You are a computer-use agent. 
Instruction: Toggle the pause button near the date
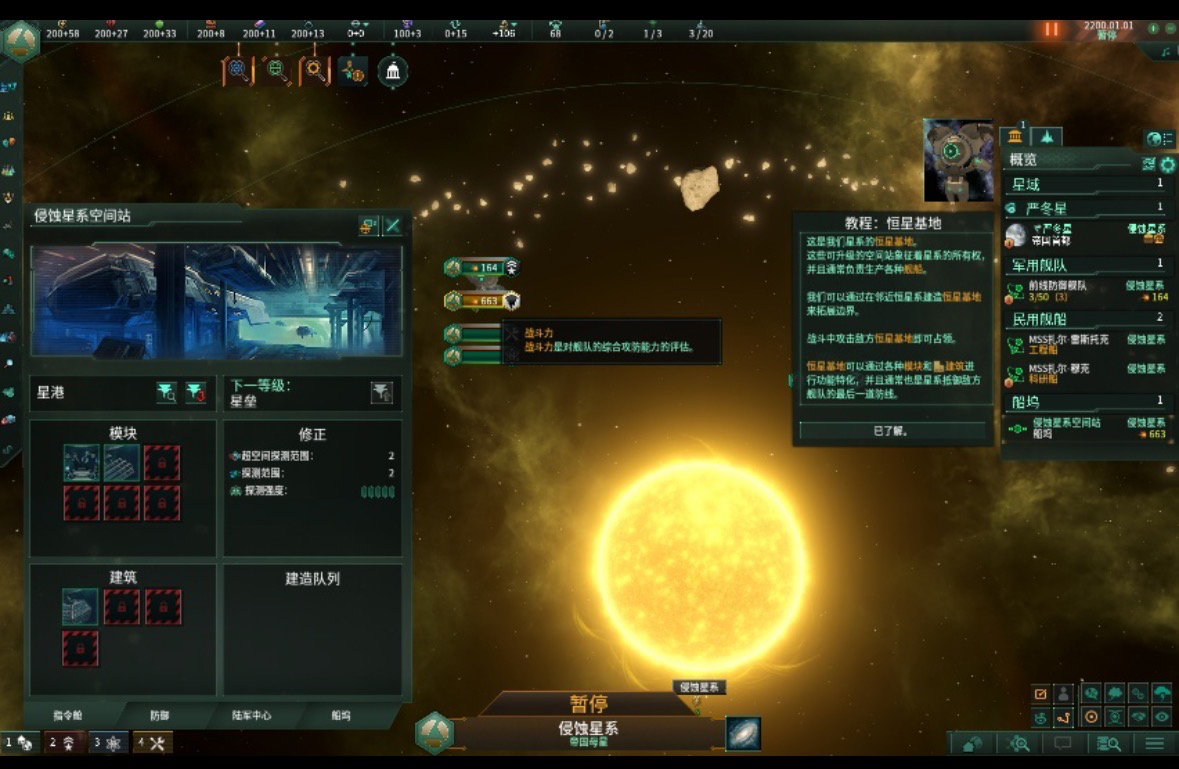tap(1051, 29)
